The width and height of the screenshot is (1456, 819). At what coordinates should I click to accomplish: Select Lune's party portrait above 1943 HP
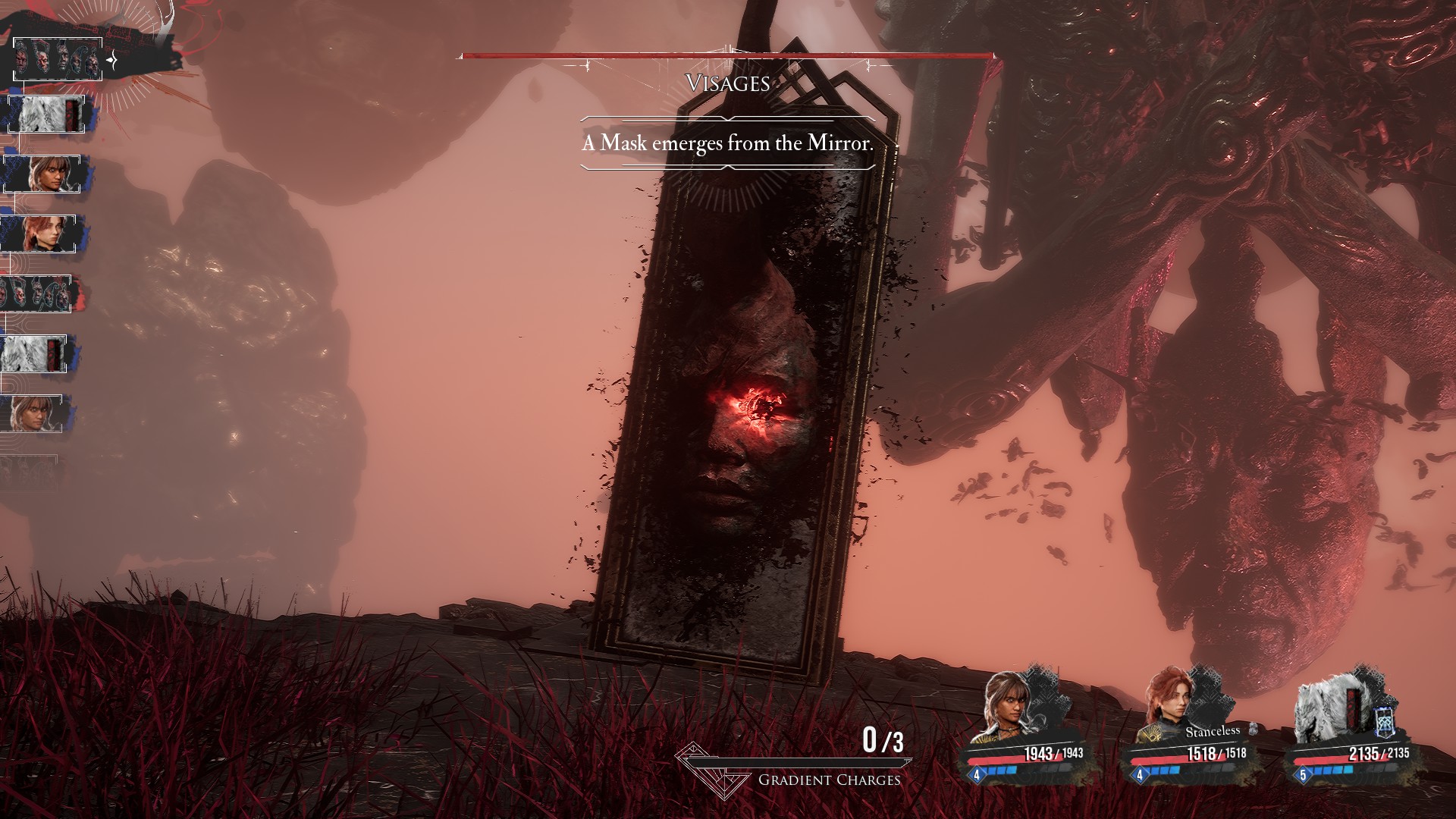(1012, 708)
